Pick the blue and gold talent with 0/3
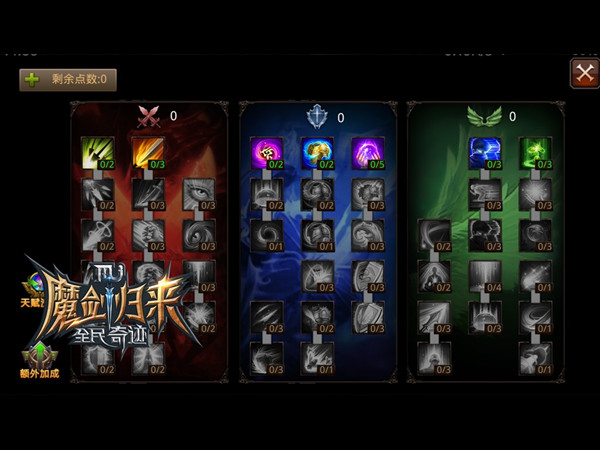 (317, 152)
